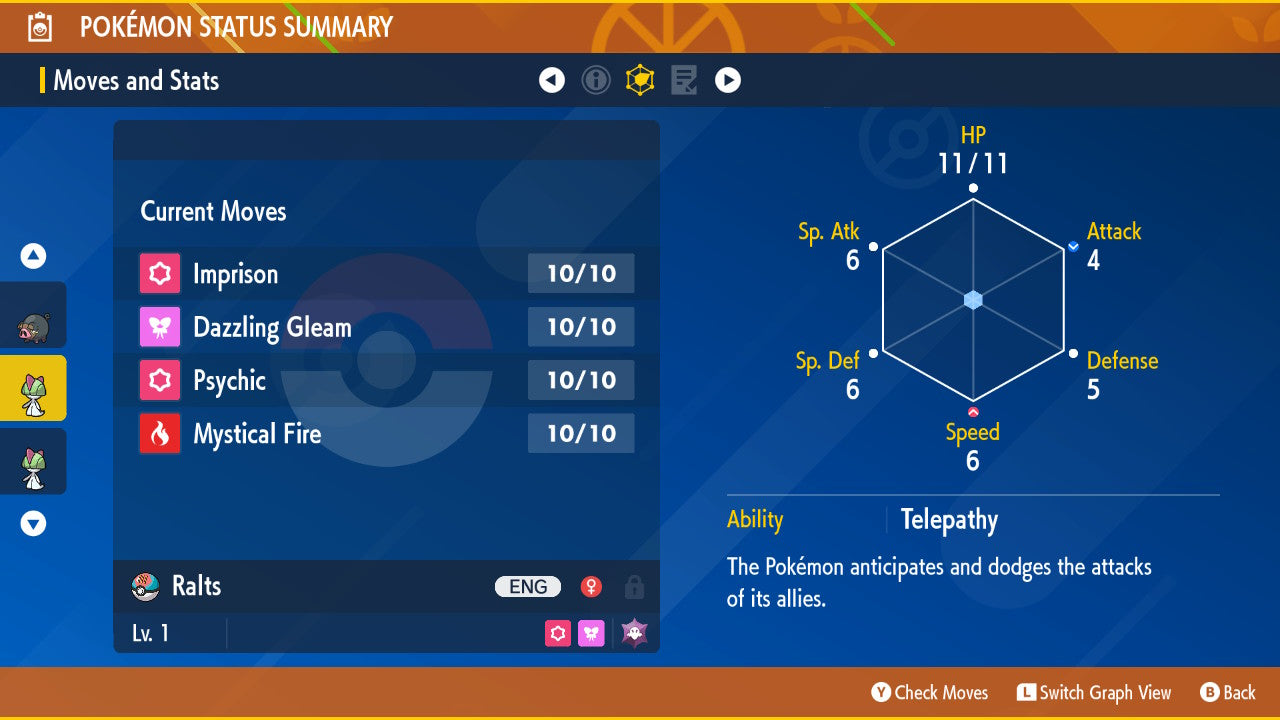1280x720 pixels.
Task: Select the Lechonk party thumbnail
Action: [x=34, y=315]
